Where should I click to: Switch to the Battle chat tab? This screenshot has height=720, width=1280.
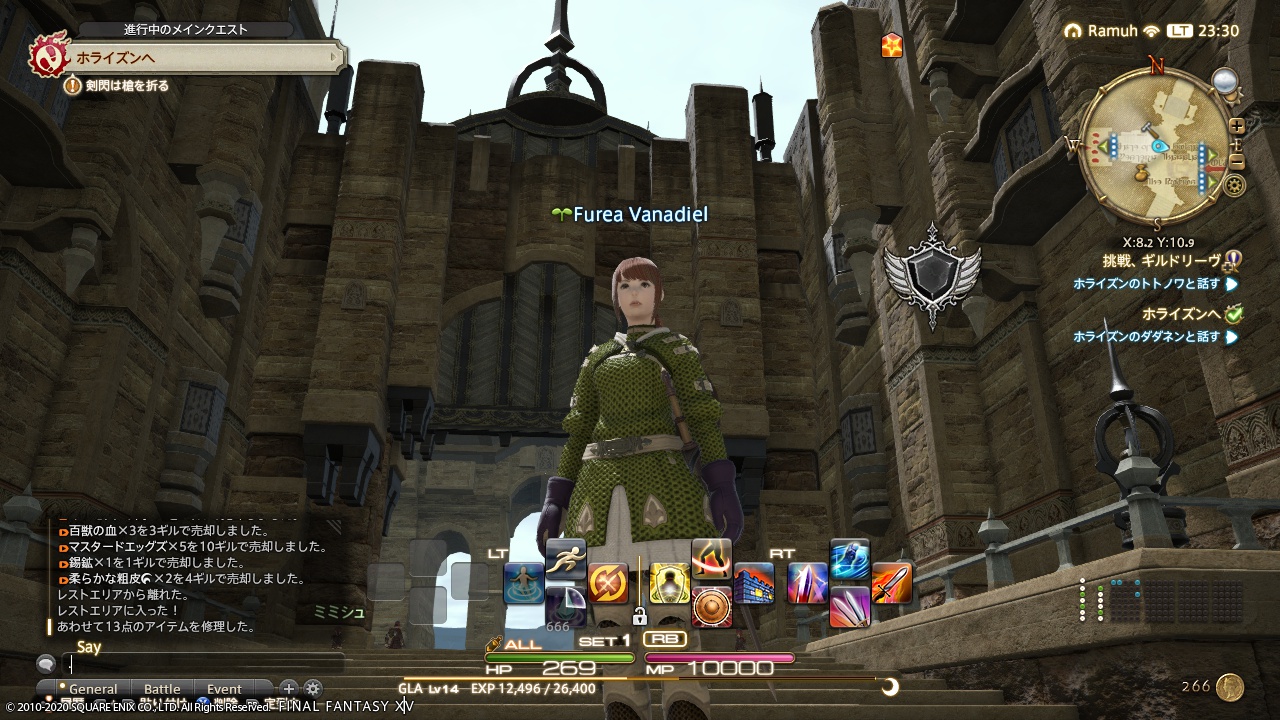[x=162, y=689]
